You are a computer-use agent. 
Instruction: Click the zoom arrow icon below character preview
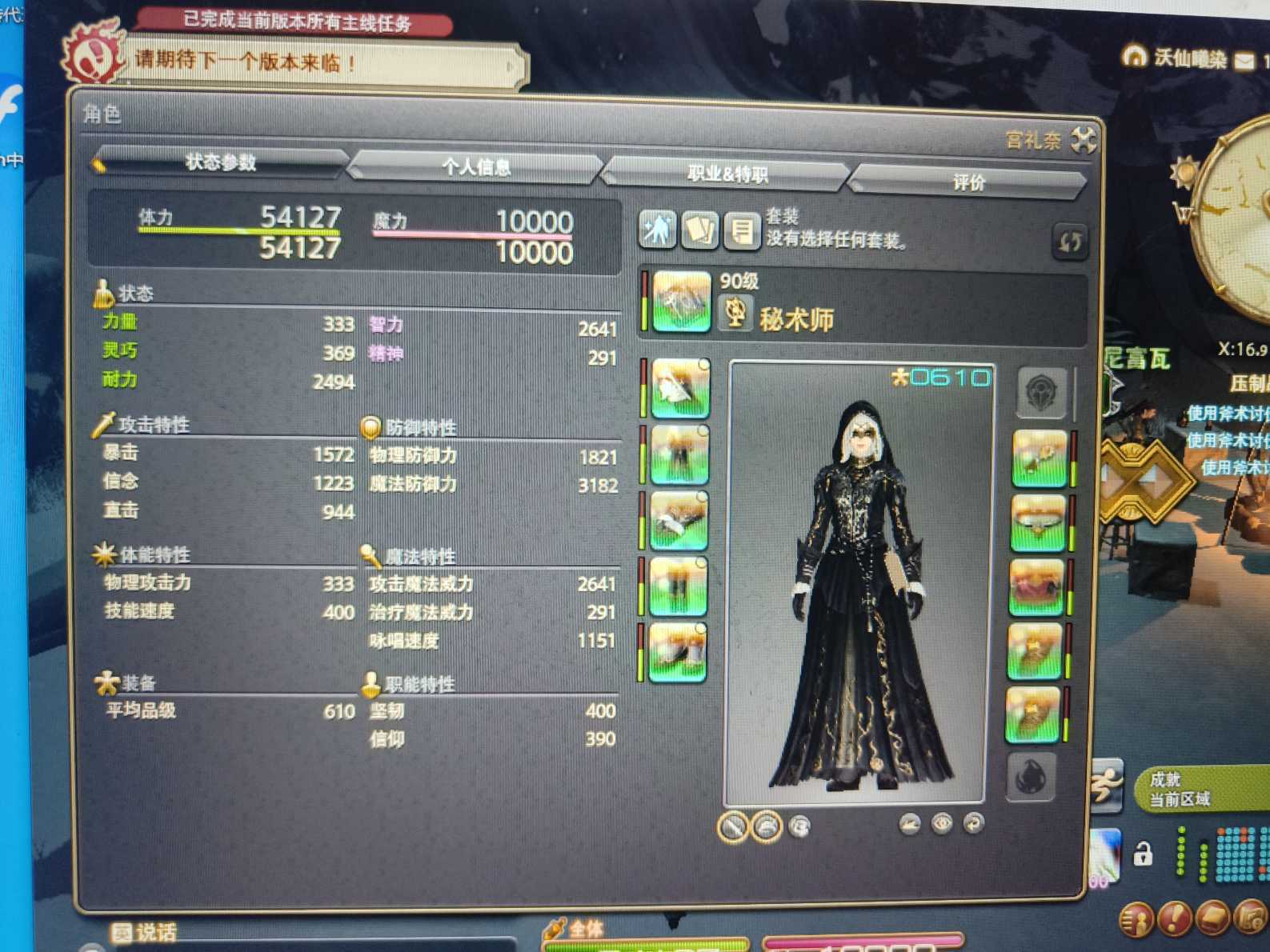908,824
